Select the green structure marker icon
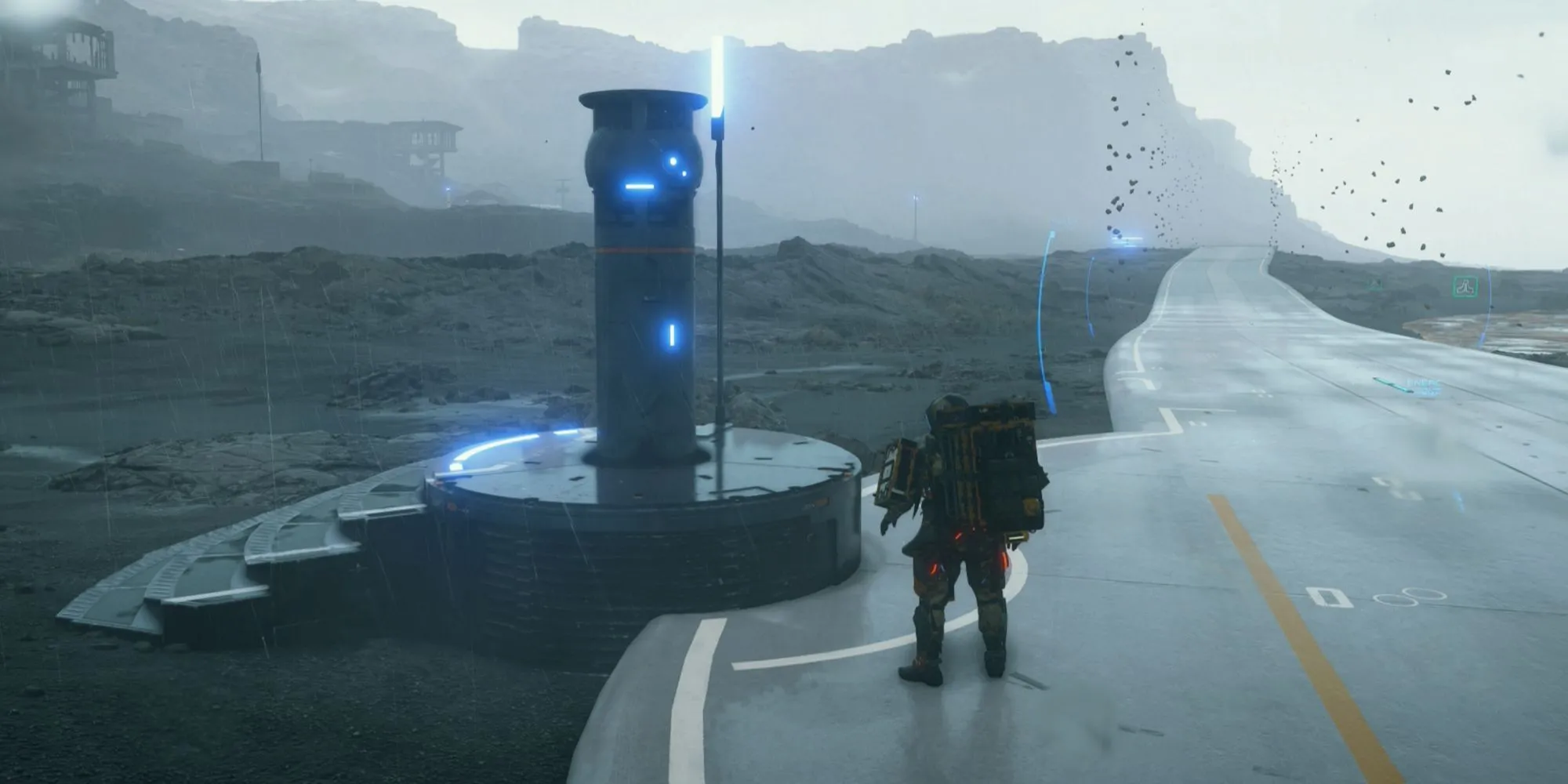Viewport: 1568px width, 784px height. click(x=1464, y=287)
